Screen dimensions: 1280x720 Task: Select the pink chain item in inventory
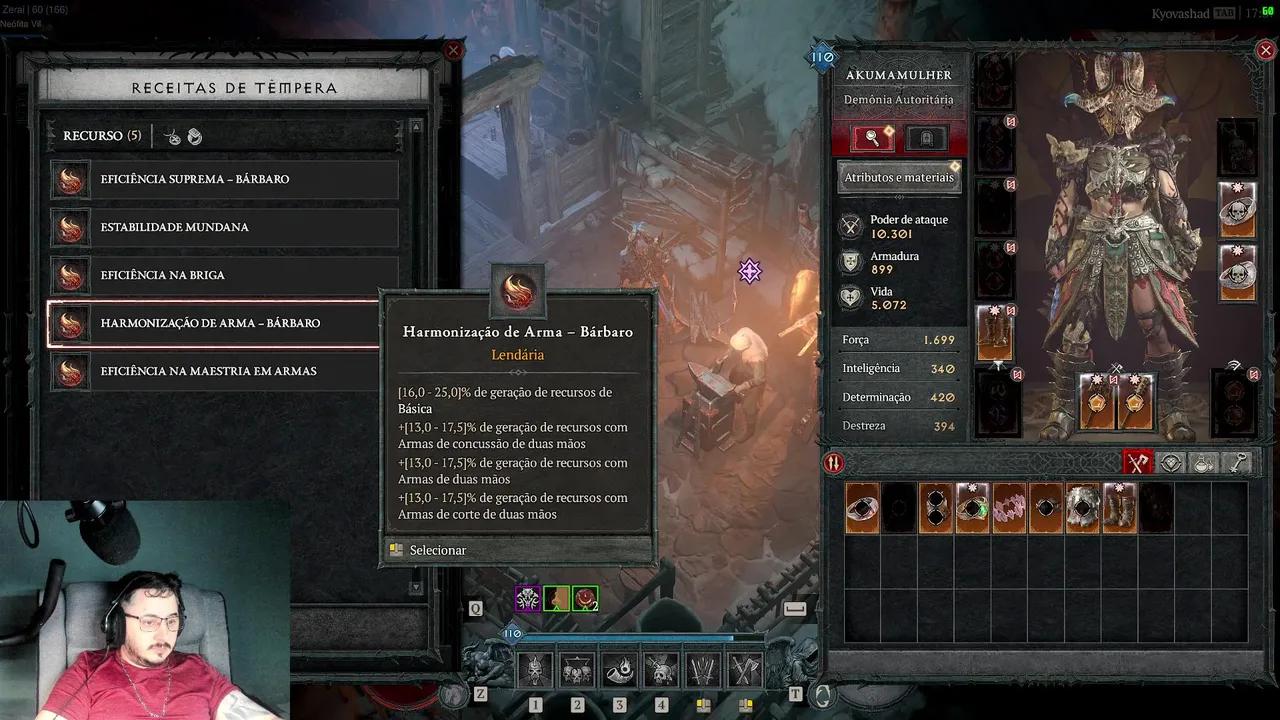click(1009, 508)
